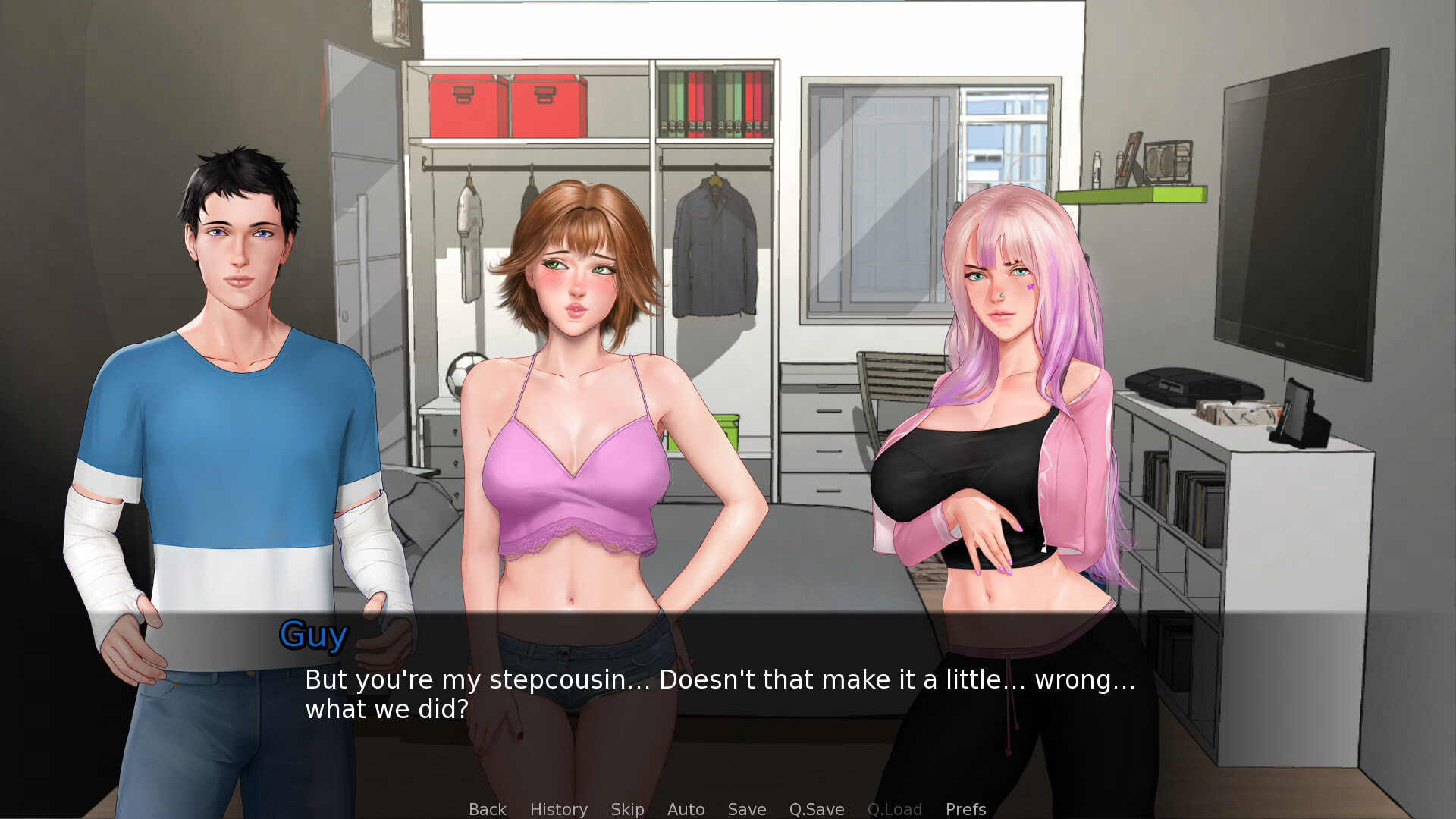The width and height of the screenshot is (1456, 819).
Task: Open the Save game screen
Action: coord(746,809)
